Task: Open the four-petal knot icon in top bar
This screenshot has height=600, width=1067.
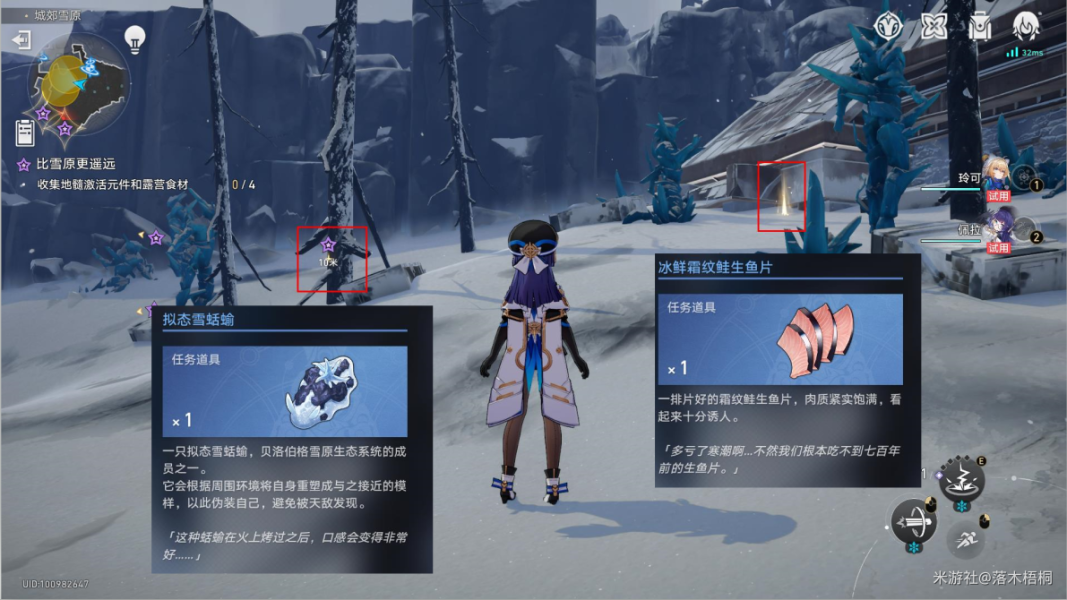Action: (934, 27)
